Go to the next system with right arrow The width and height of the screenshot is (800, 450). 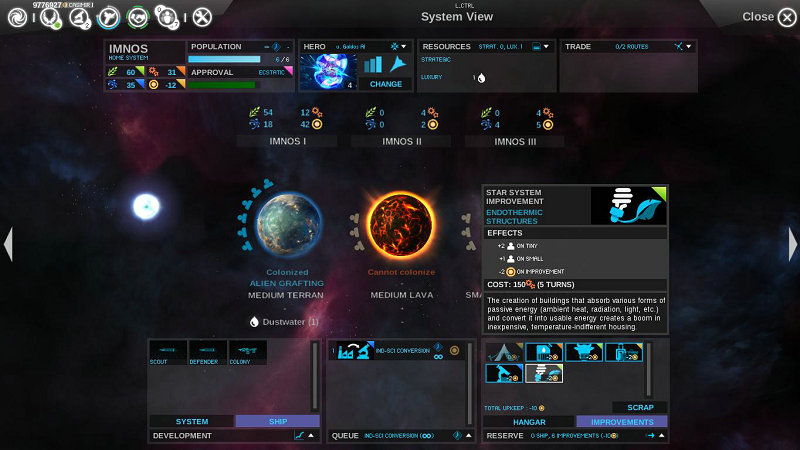click(x=792, y=244)
